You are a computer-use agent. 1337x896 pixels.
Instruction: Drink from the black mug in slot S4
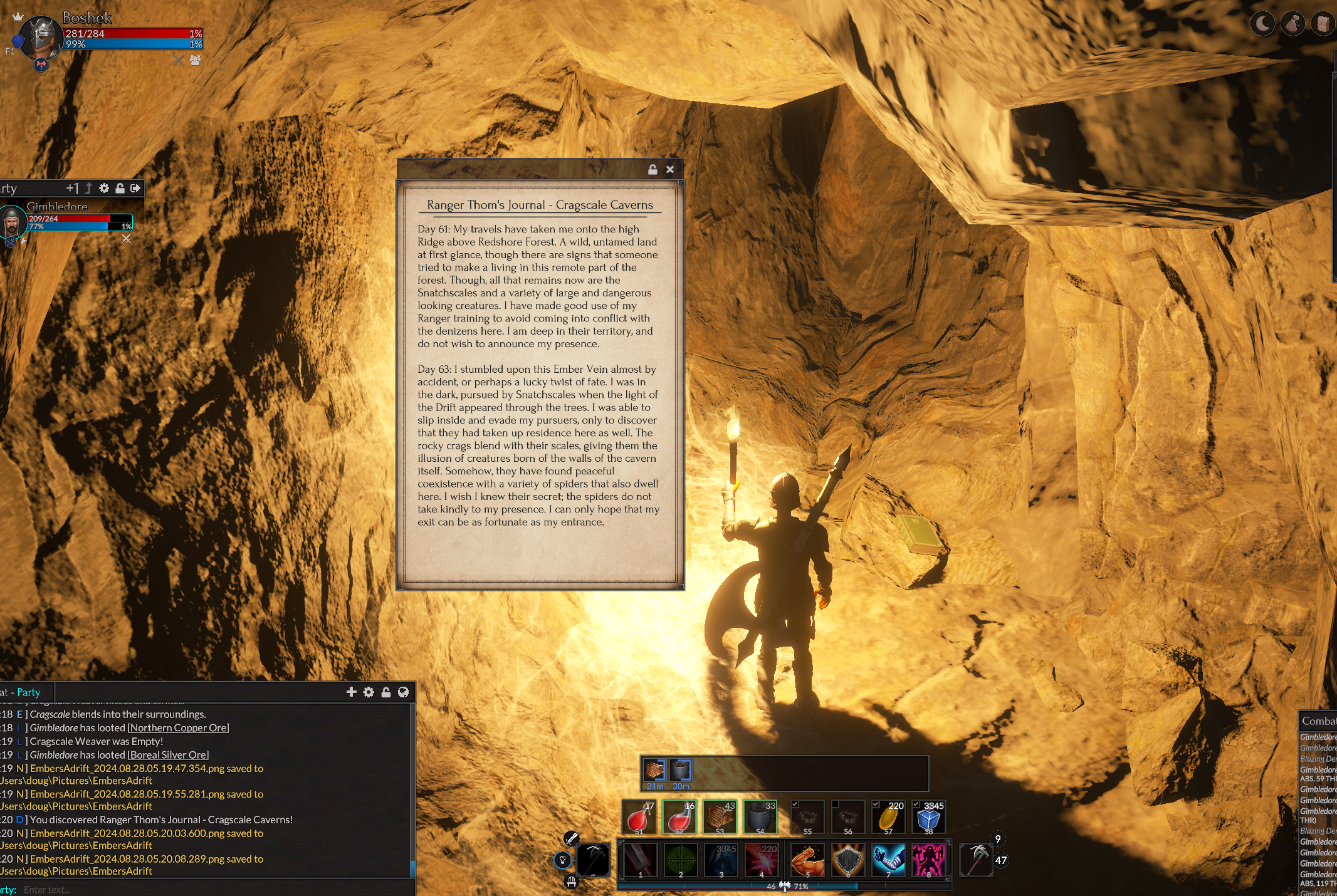click(x=761, y=817)
